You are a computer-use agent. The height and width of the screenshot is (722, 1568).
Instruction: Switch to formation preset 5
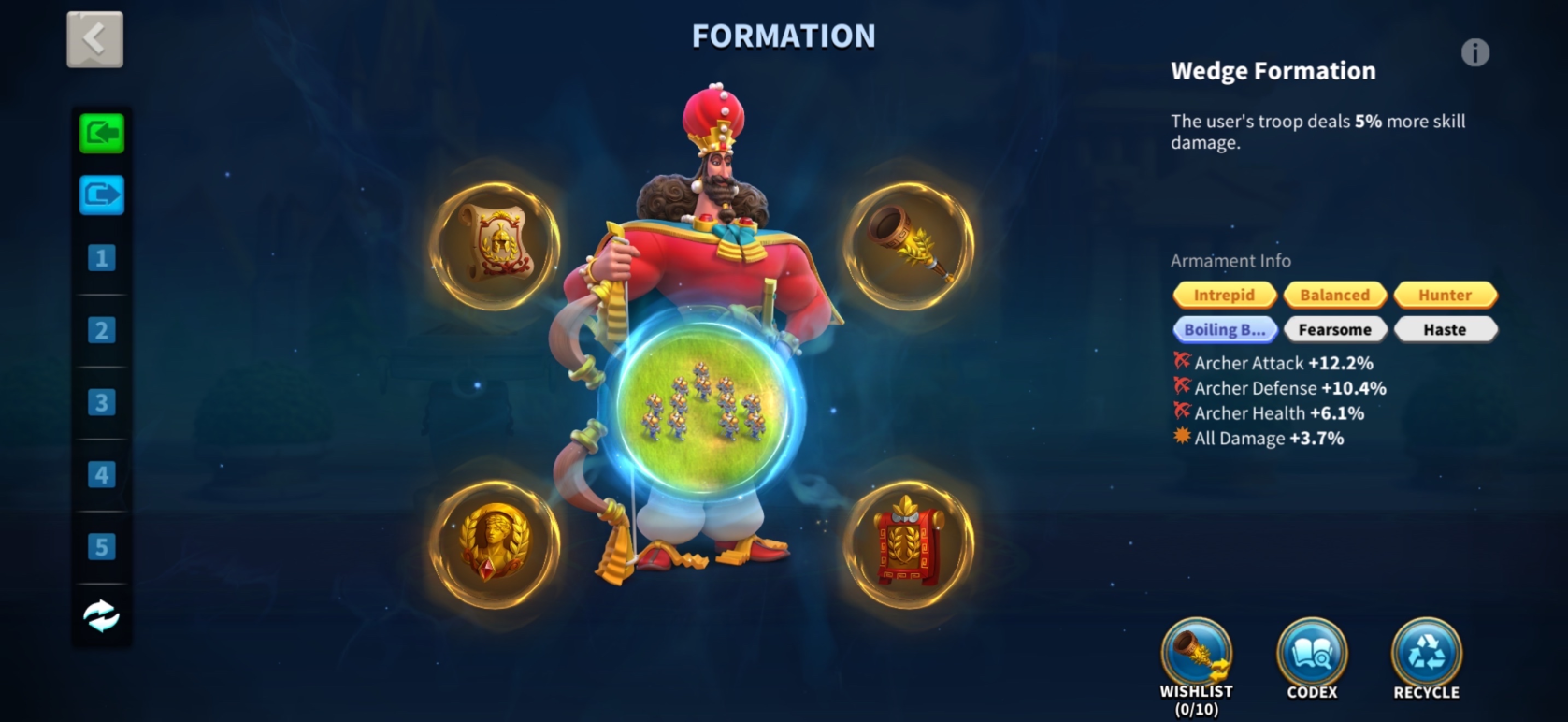pos(102,546)
